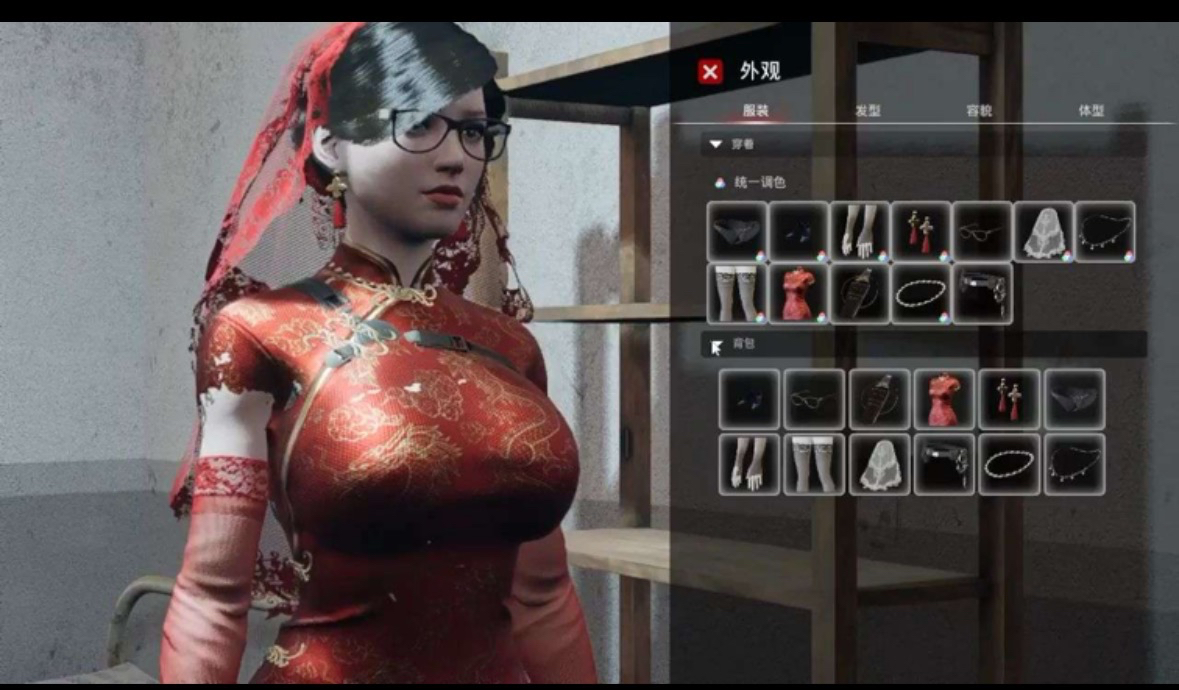The height and width of the screenshot is (690, 1179).
Task: Close the 外观 appearance panel
Action: tap(710, 72)
